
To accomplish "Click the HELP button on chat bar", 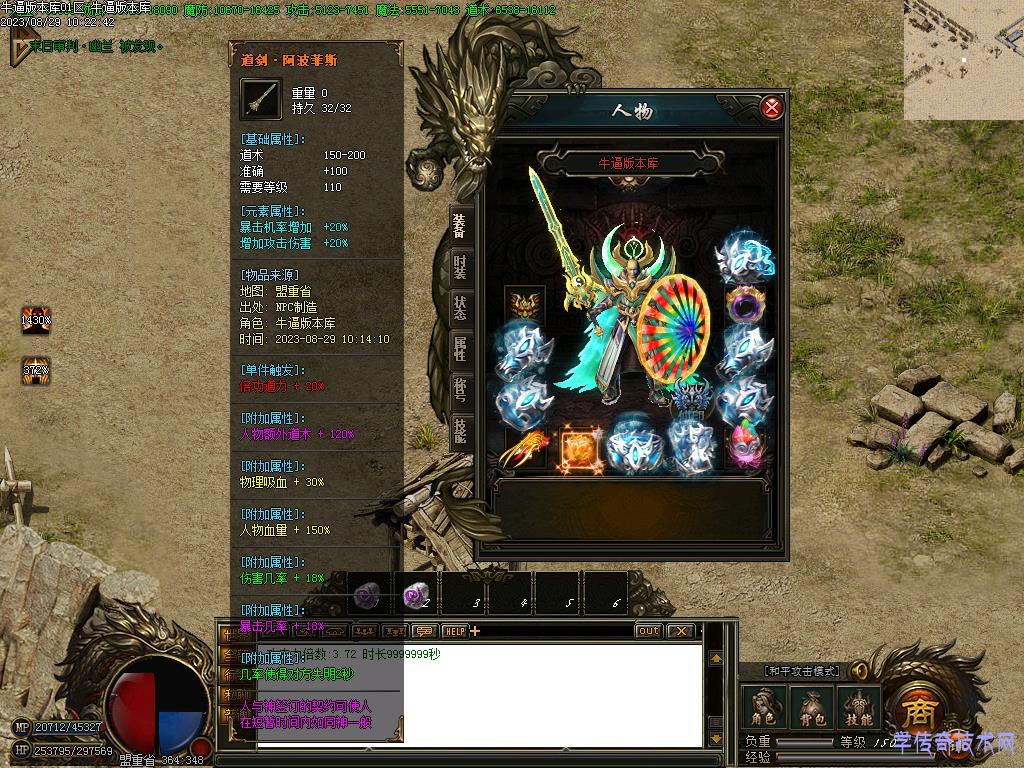I will (x=455, y=631).
